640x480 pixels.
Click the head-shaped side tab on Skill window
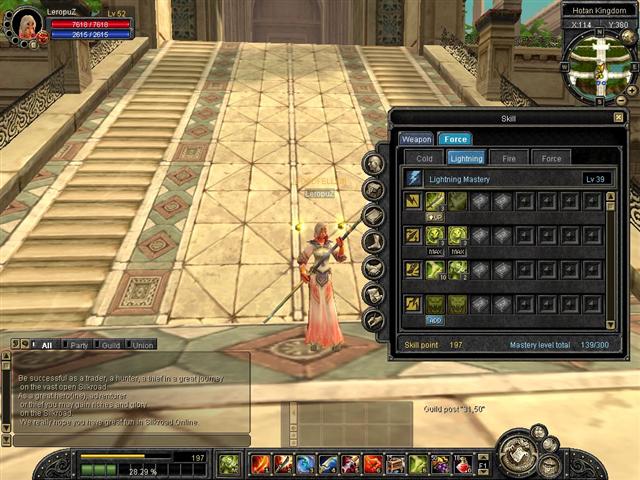[374, 164]
